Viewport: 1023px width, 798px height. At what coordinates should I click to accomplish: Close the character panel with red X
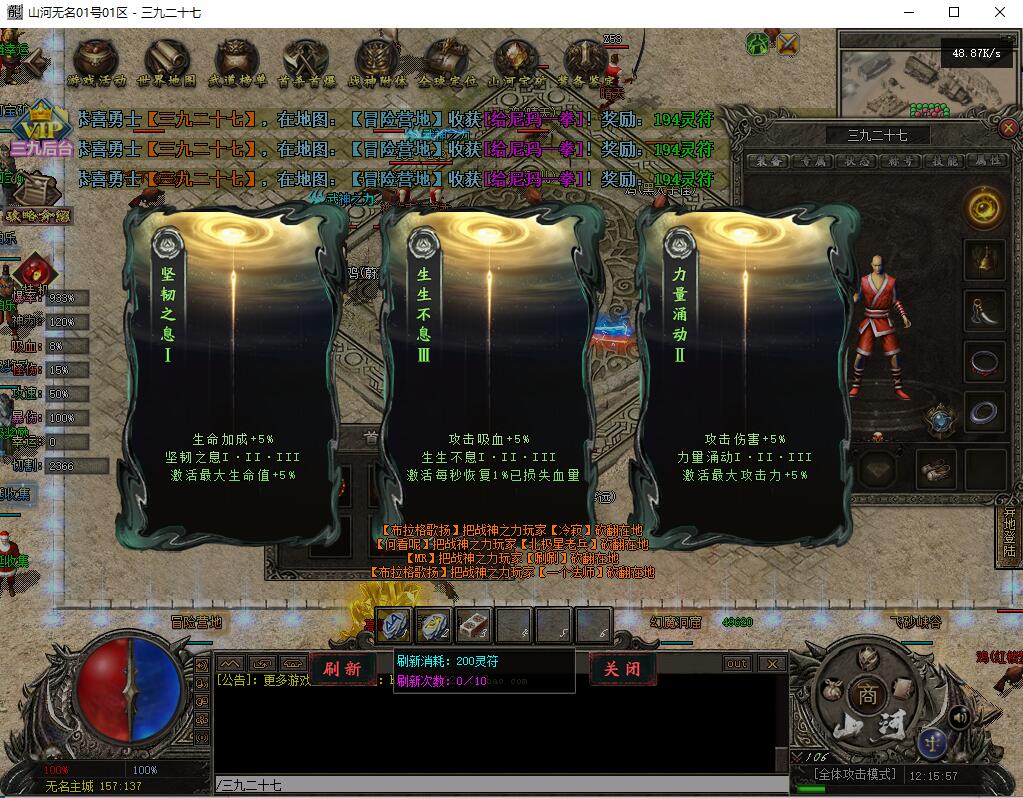(x=1008, y=128)
